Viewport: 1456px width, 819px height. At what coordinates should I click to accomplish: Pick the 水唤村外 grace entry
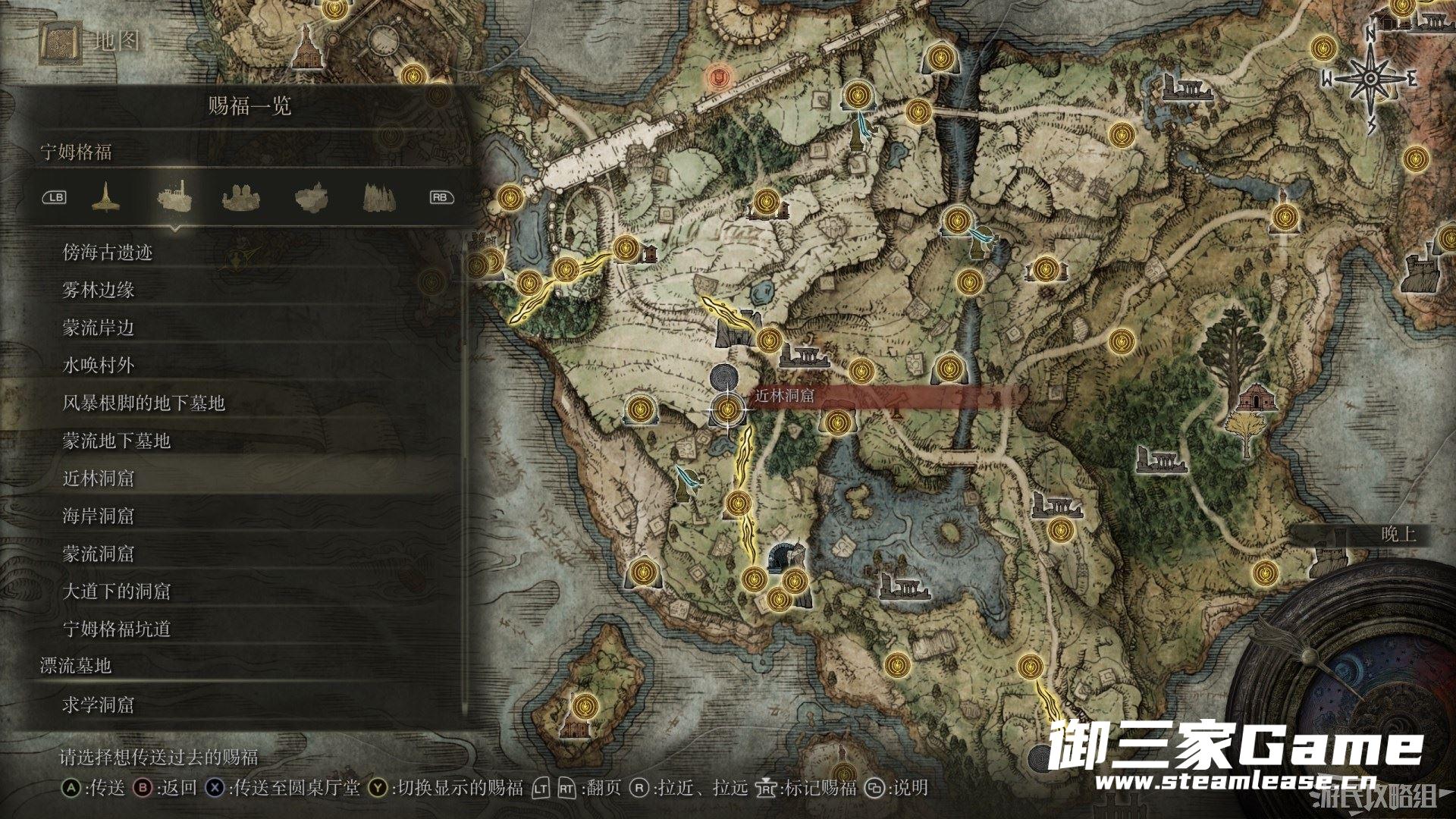pos(99,366)
